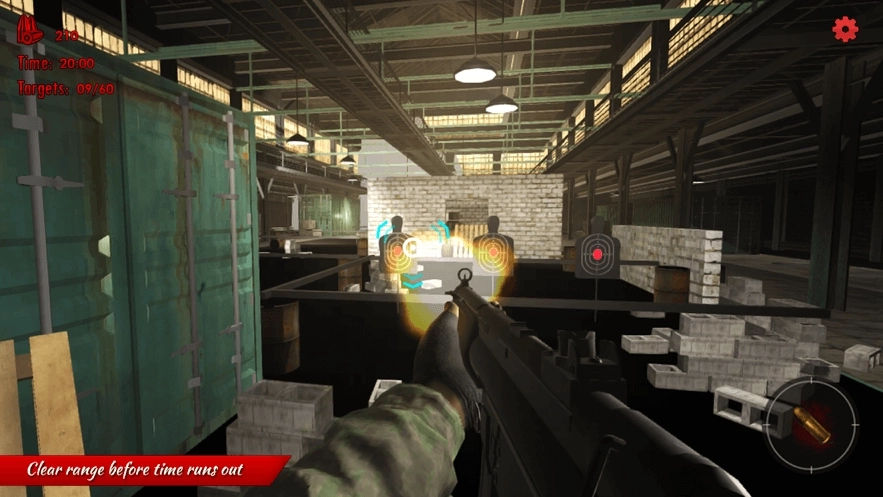This screenshot has width=883, height=497.
Task: Open settings with the red gear icon
Action: pyautogui.click(x=845, y=30)
